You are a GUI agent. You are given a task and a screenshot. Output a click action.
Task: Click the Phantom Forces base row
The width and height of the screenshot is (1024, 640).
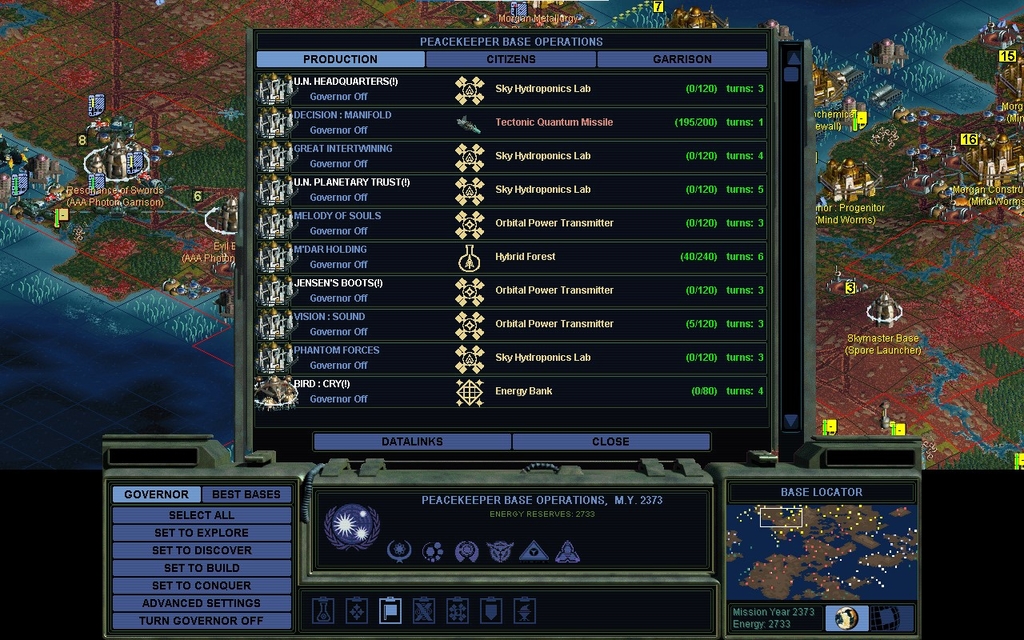click(x=511, y=357)
